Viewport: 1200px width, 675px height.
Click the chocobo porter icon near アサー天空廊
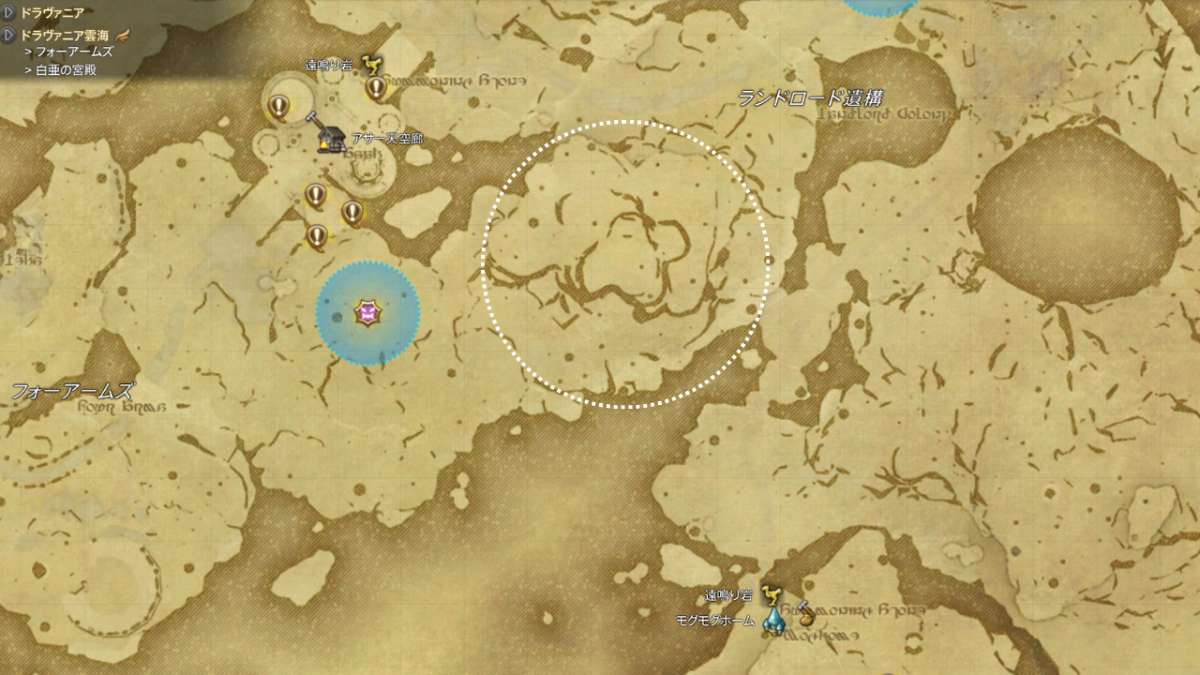[x=371, y=64]
